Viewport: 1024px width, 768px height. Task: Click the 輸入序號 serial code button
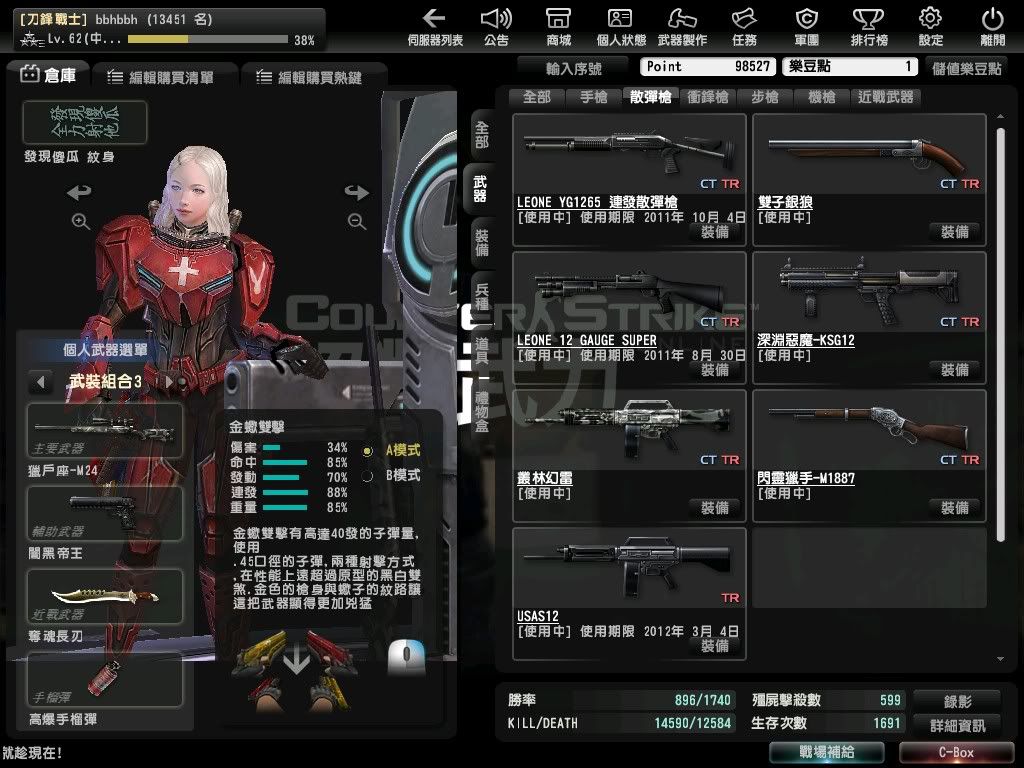point(574,68)
